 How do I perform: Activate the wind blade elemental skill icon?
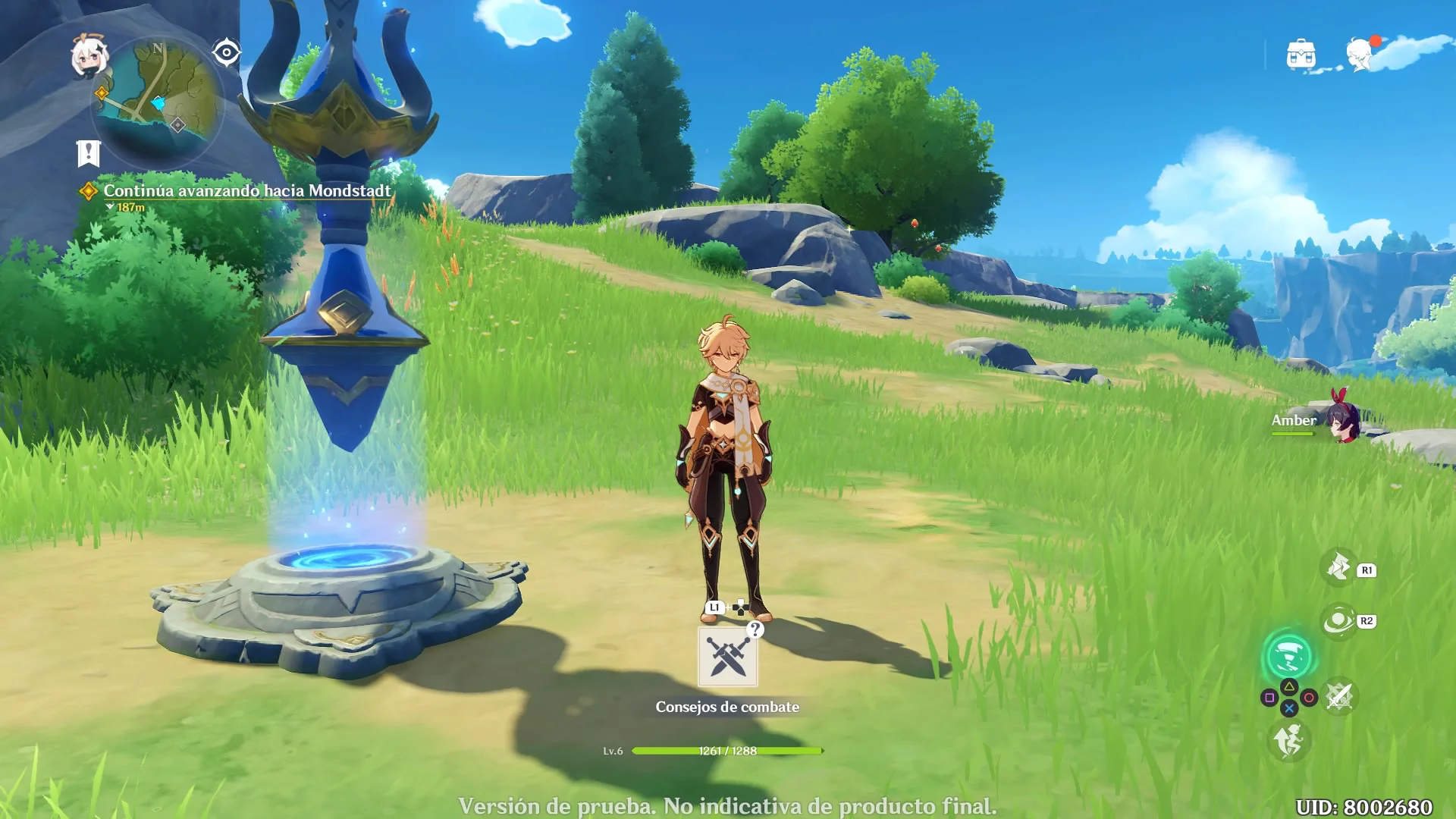(x=1339, y=567)
